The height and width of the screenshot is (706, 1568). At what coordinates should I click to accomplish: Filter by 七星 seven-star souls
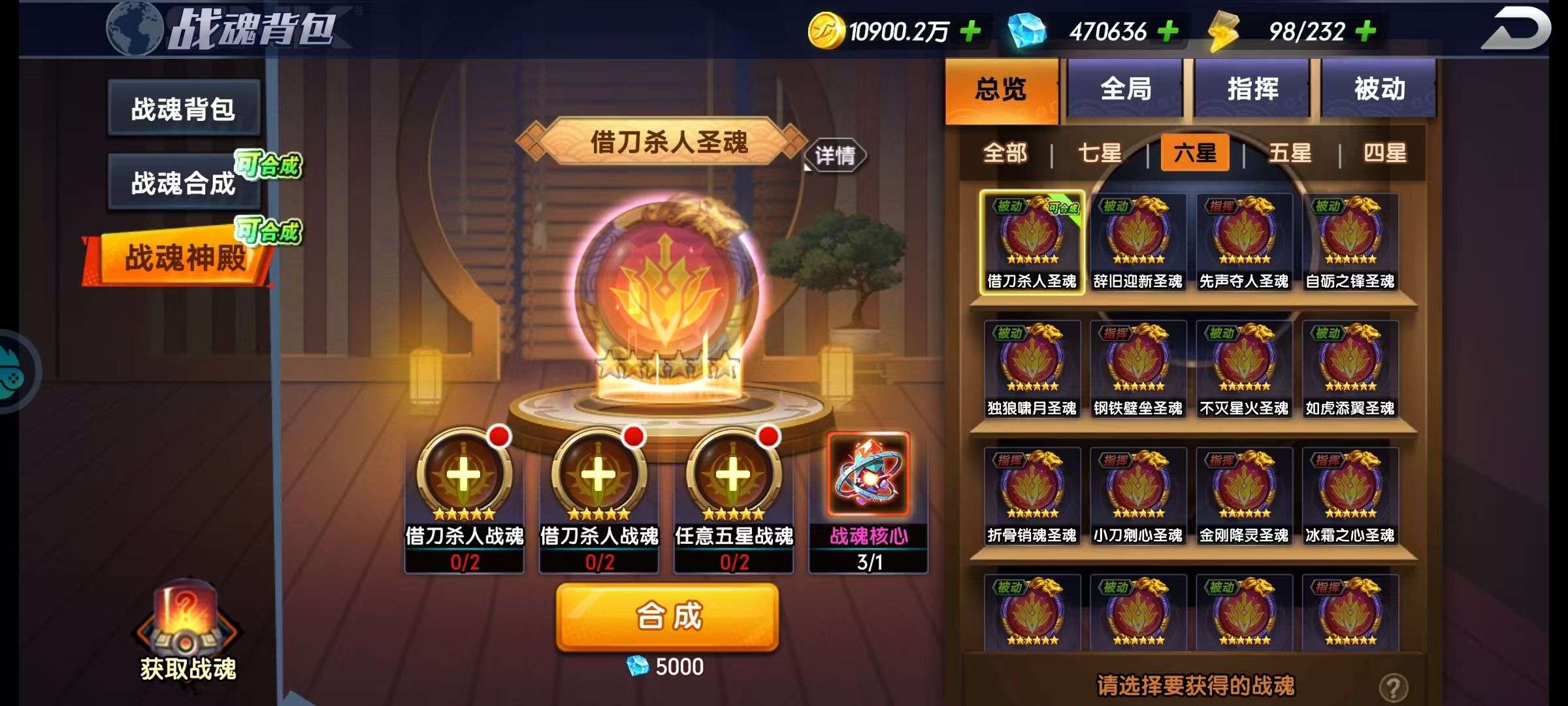[x=1100, y=154]
